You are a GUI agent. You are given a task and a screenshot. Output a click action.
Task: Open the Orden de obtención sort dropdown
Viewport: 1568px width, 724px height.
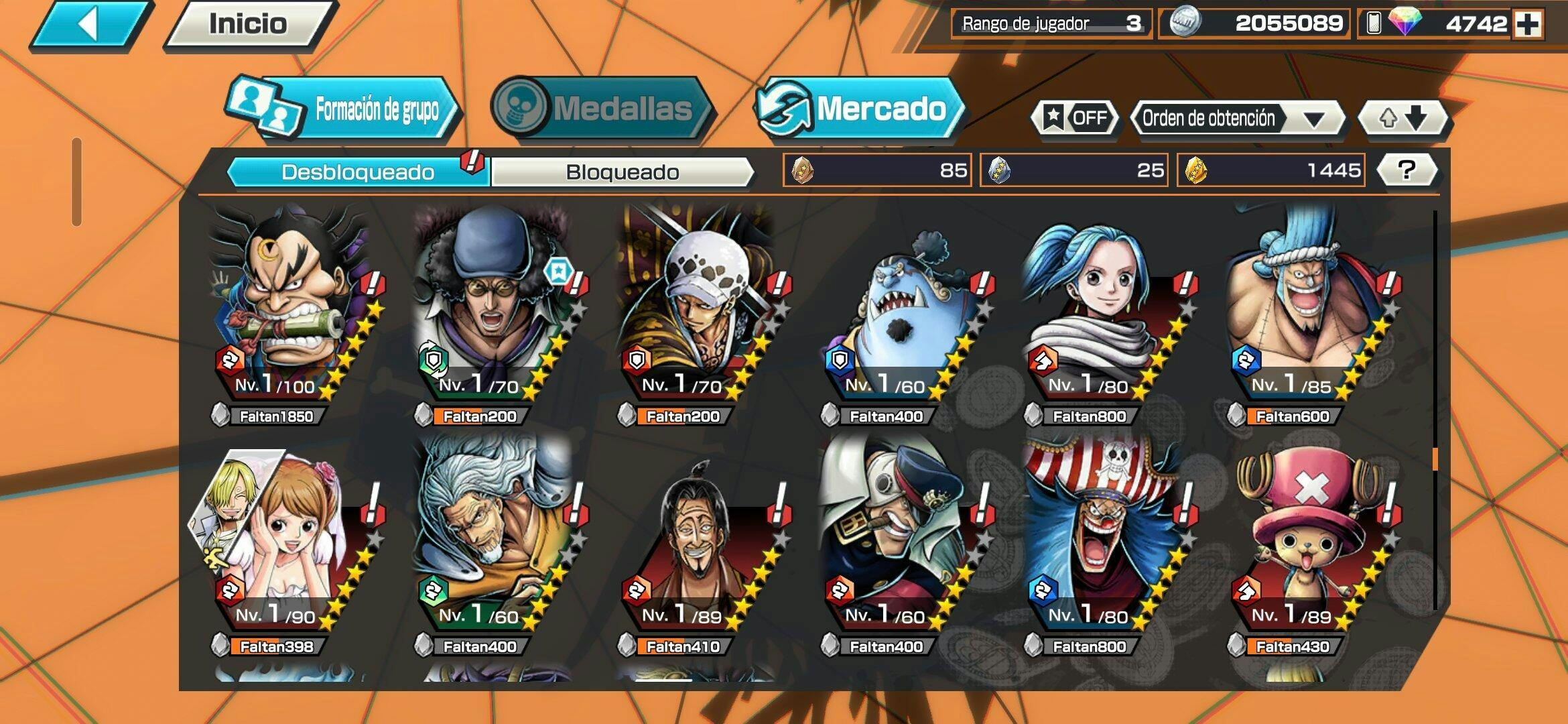(x=1236, y=119)
